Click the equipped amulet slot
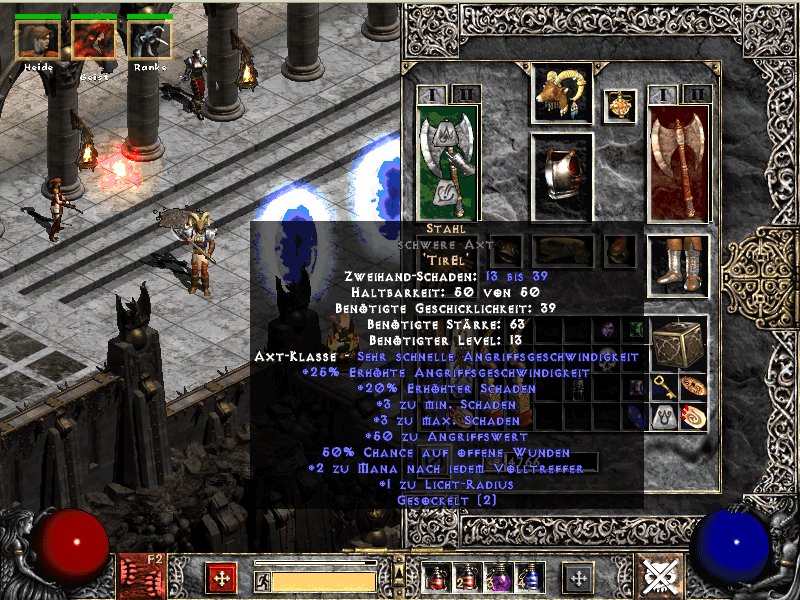The width and height of the screenshot is (800, 600). (x=620, y=106)
